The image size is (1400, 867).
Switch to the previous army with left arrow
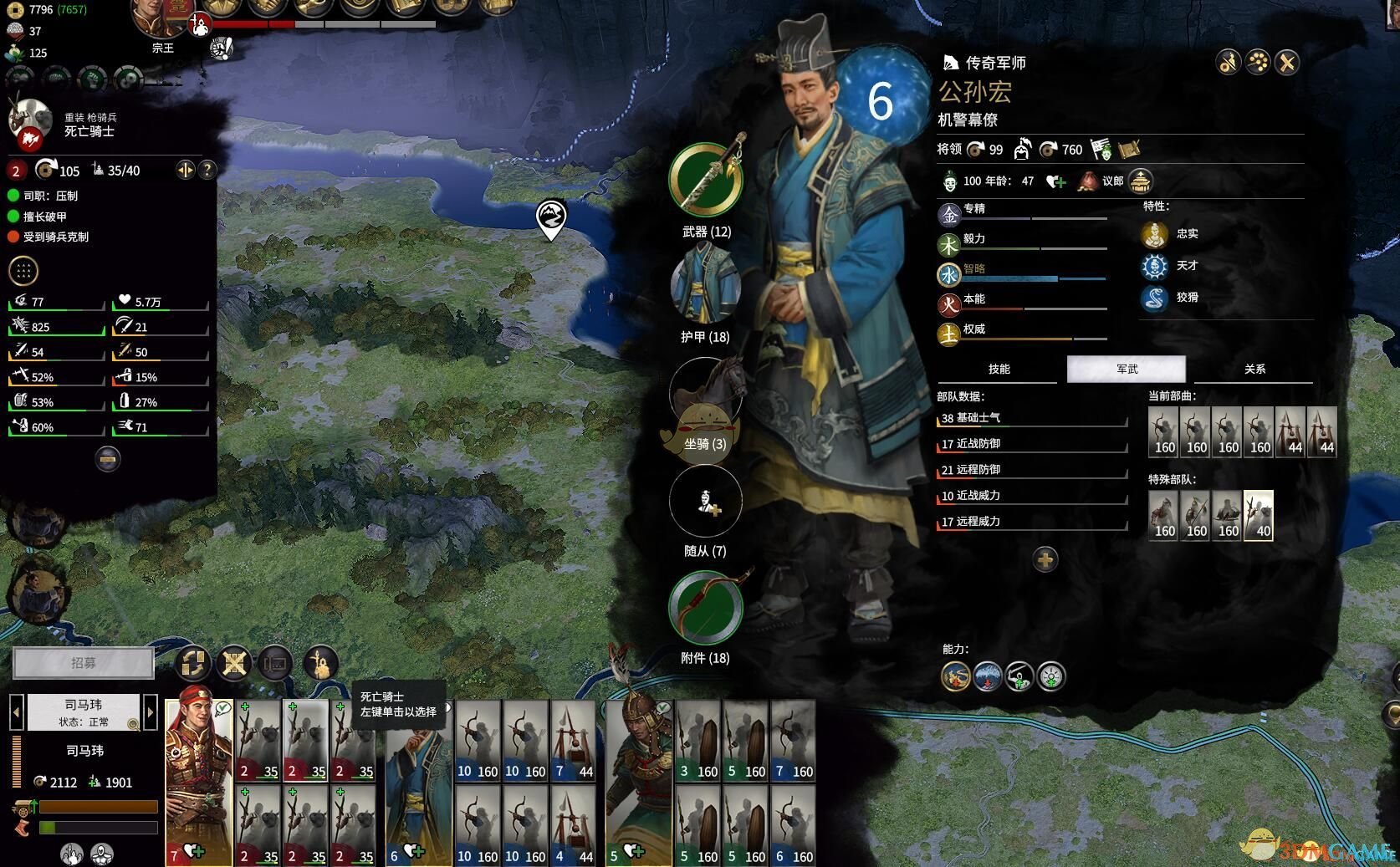(17, 712)
